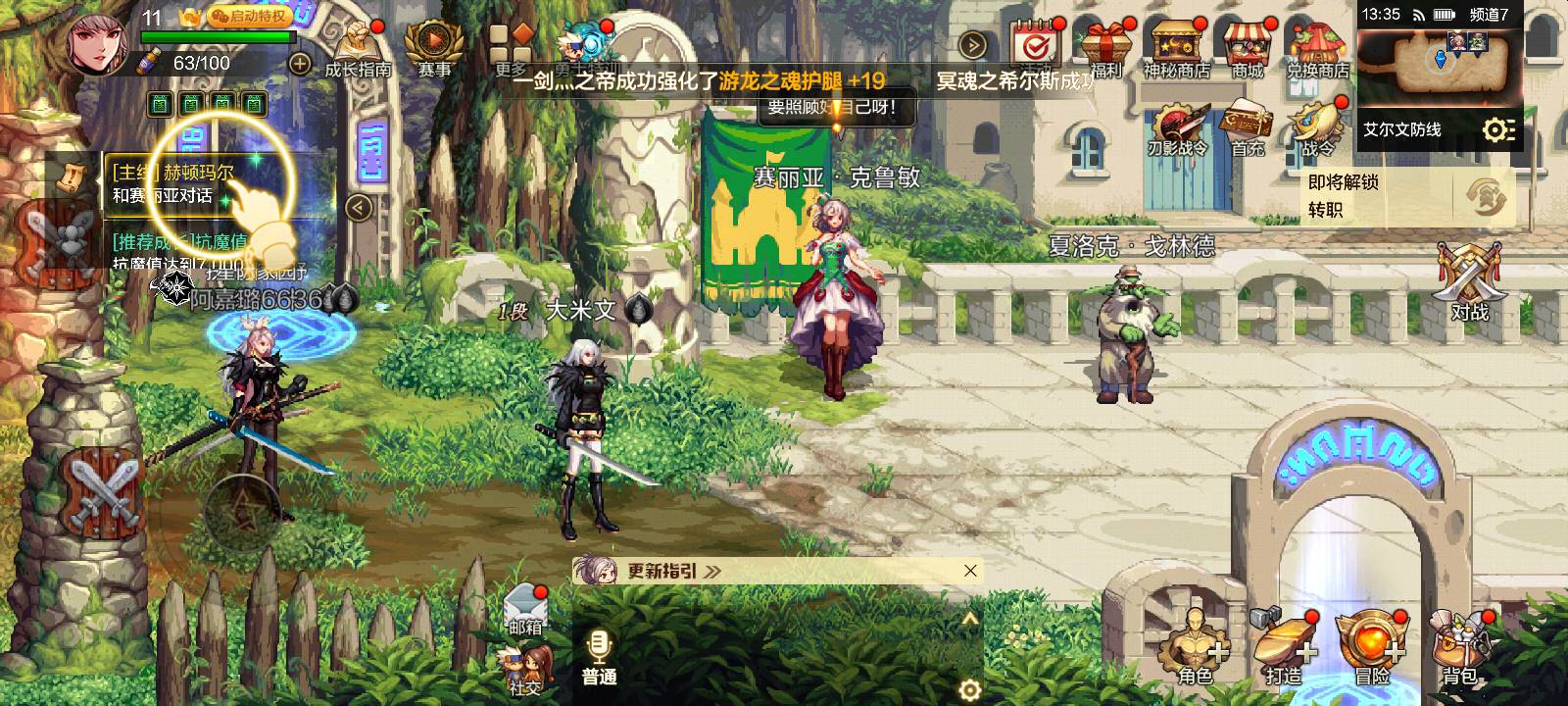Open the 背包 backpack inventory
Image resolution: width=1568 pixels, height=706 pixels.
pyautogui.click(x=1460, y=649)
